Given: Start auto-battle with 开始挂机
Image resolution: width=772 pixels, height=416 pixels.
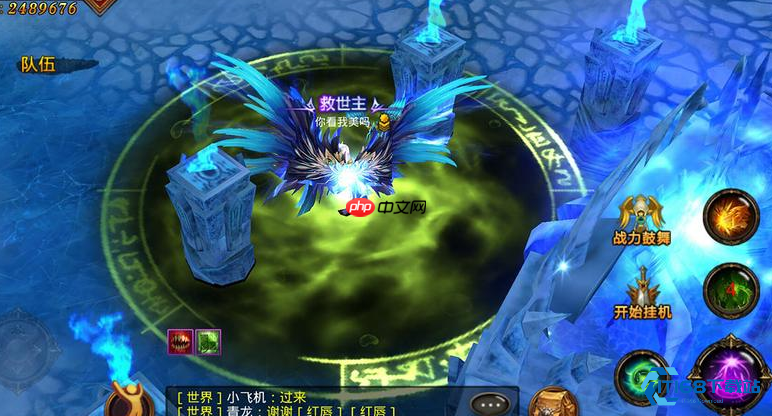Looking at the screenshot, I should click(x=642, y=293).
